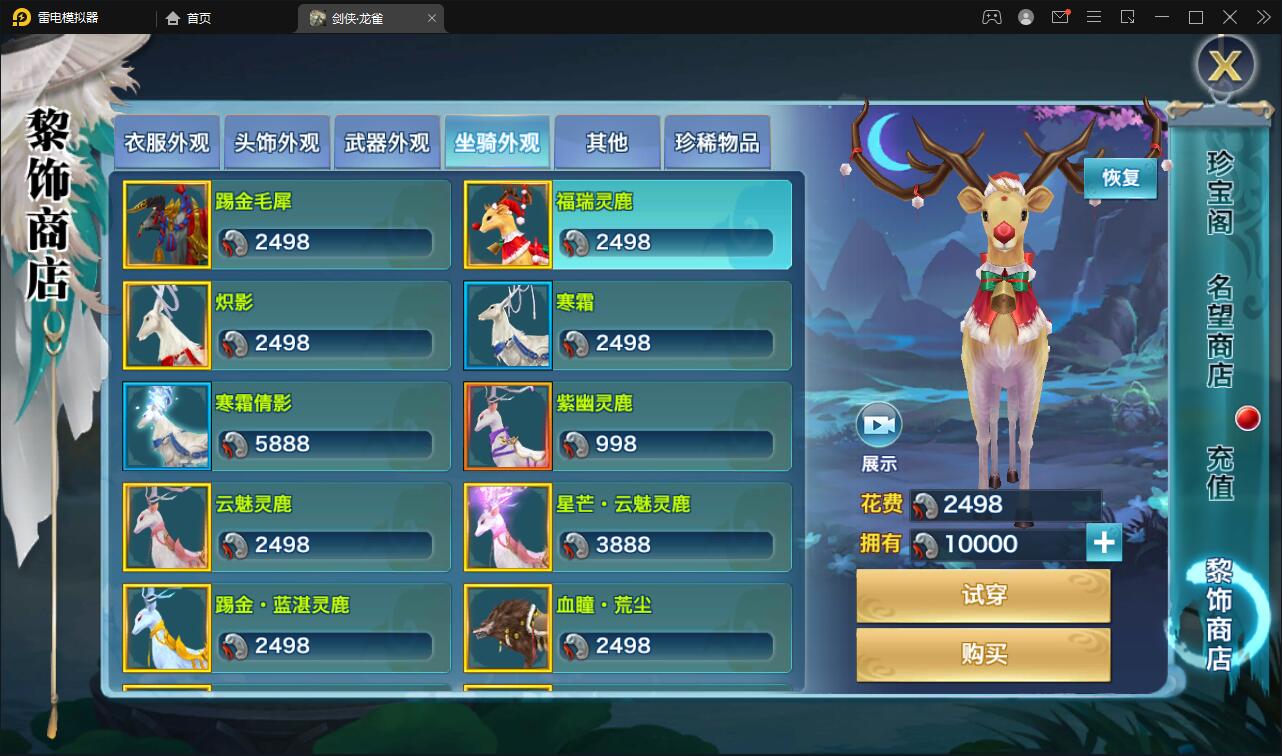Click the gamepad icon in the titlebar
The image size is (1282, 756).
[x=991, y=17]
